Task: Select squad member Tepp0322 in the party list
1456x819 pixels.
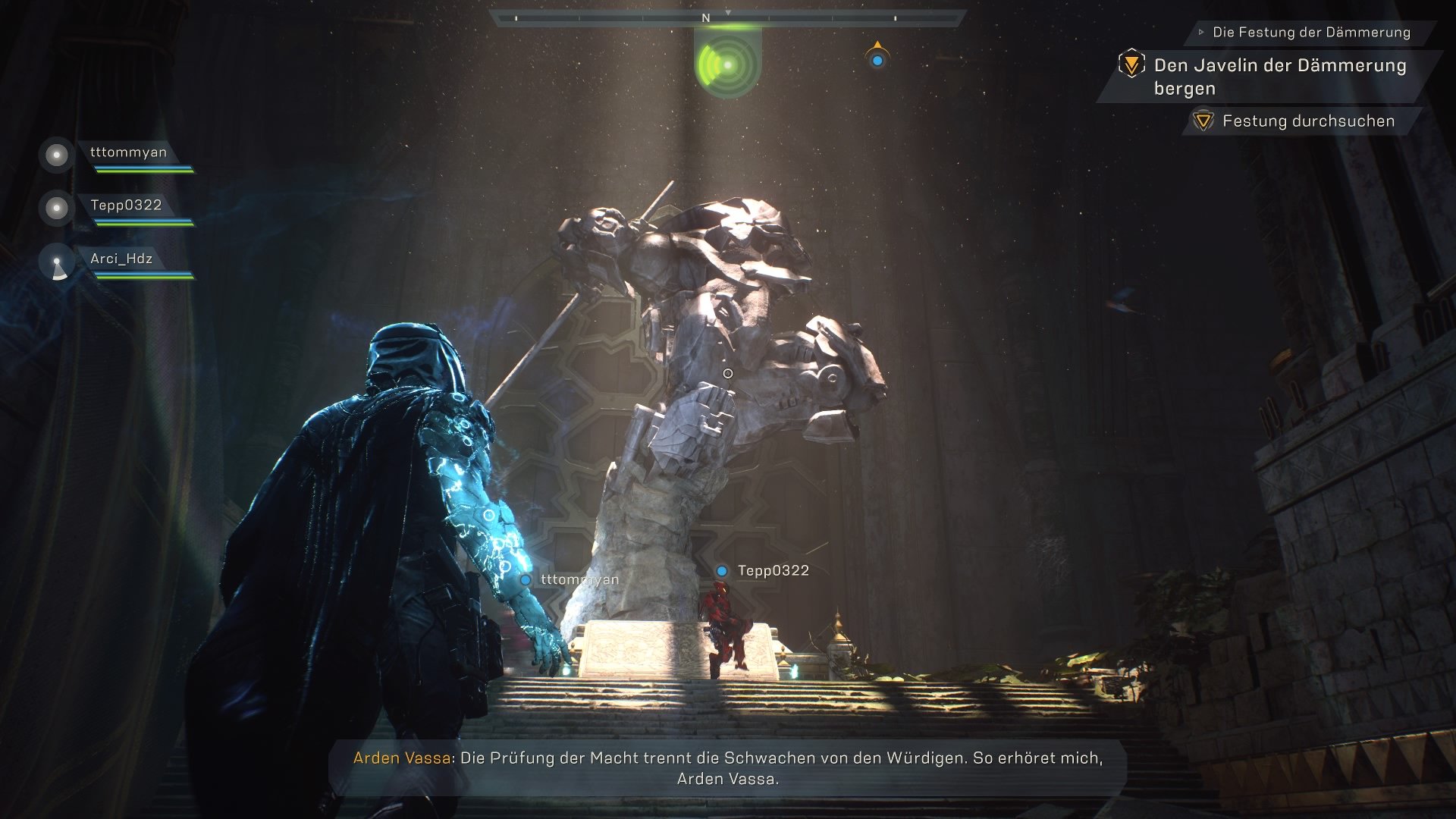Action: pyautogui.click(x=126, y=206)
